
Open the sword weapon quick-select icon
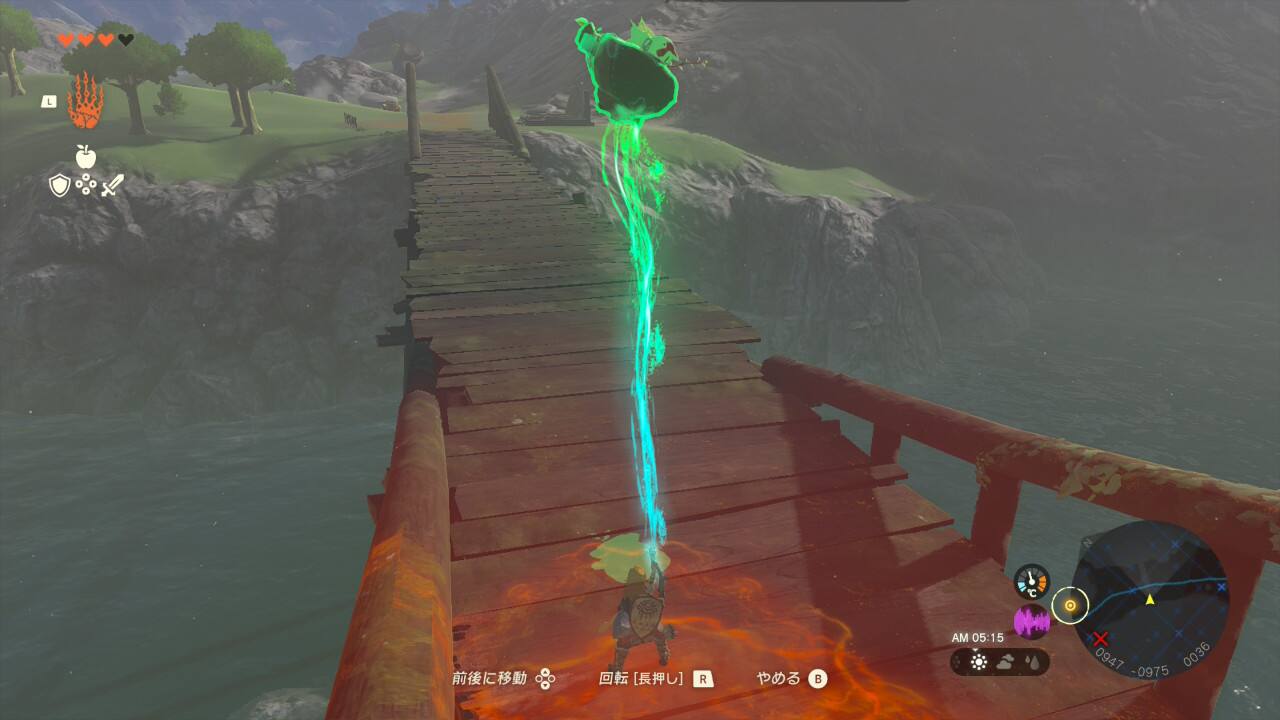(x=112, y=185)
